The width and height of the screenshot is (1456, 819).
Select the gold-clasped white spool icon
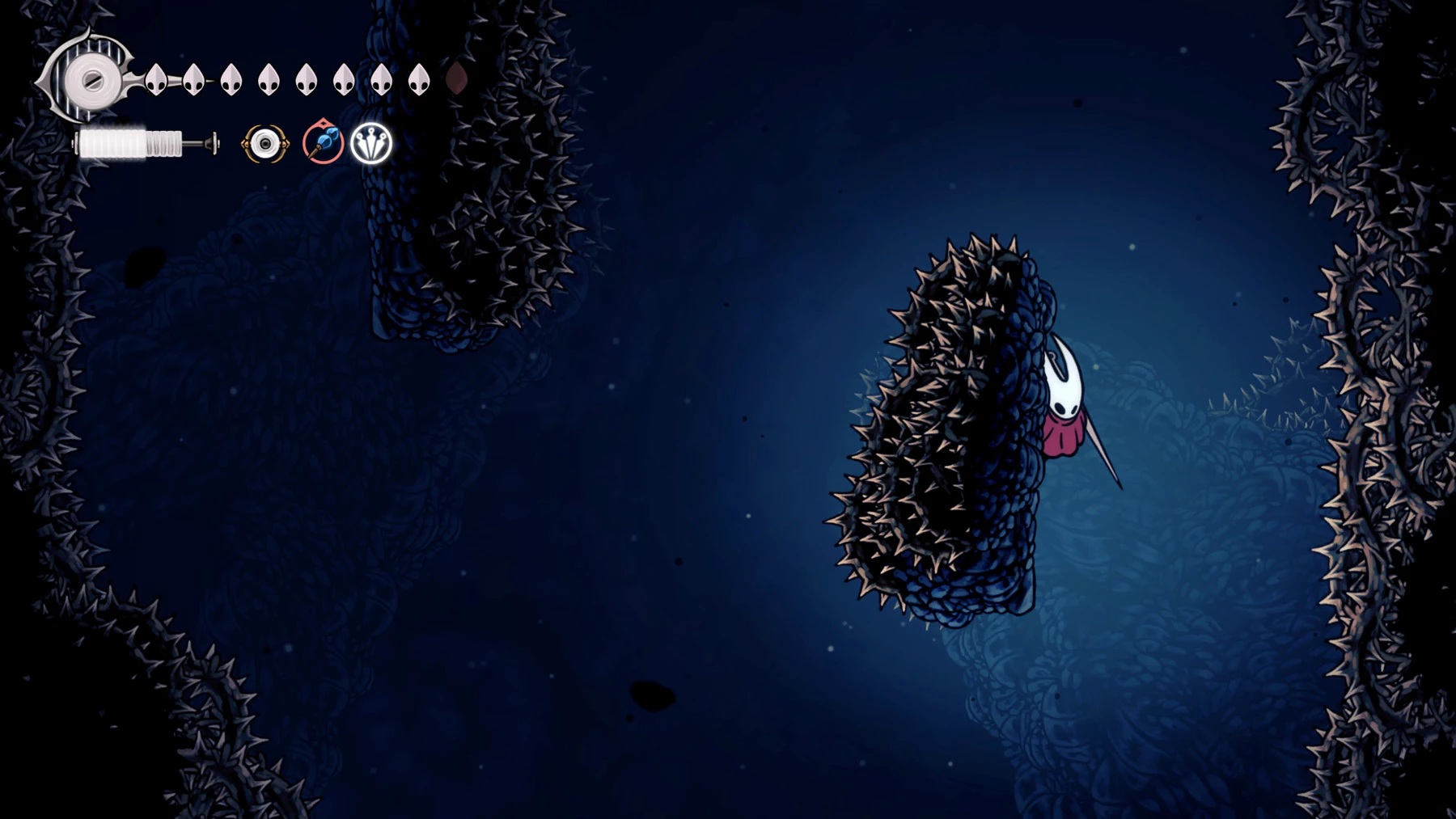[x=265, y=144]
